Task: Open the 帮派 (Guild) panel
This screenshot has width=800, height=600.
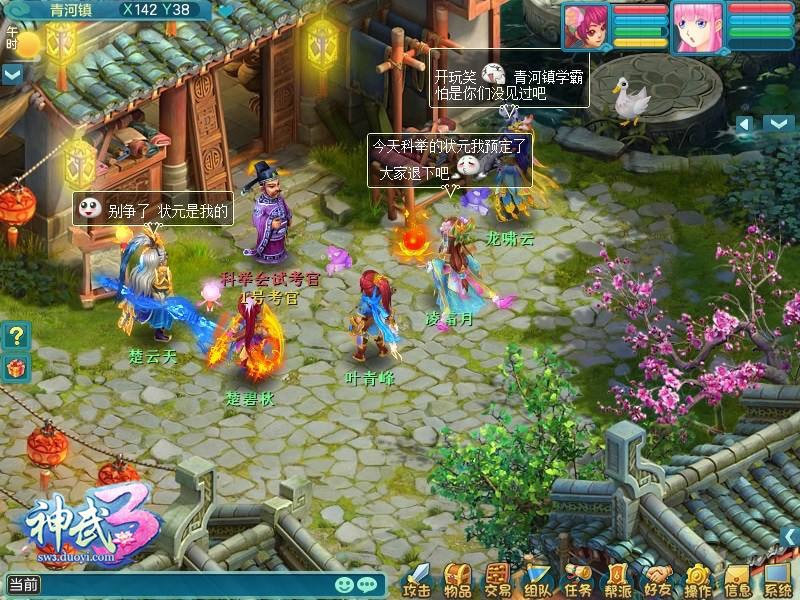Action: (618, 580)
